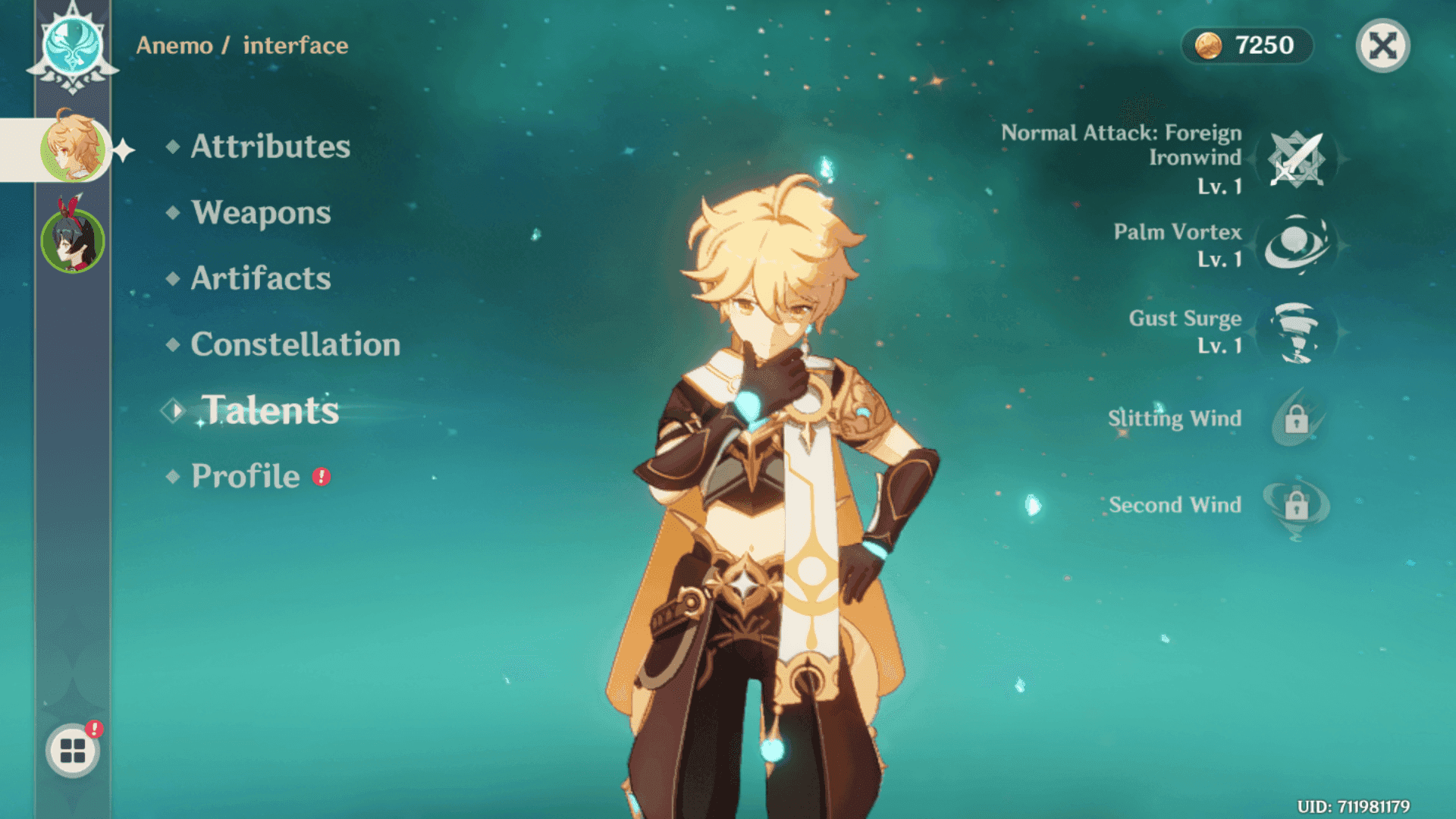Switch to the Artifacts tab
The height and width of the screenshot is (819, 1456).
261,279
